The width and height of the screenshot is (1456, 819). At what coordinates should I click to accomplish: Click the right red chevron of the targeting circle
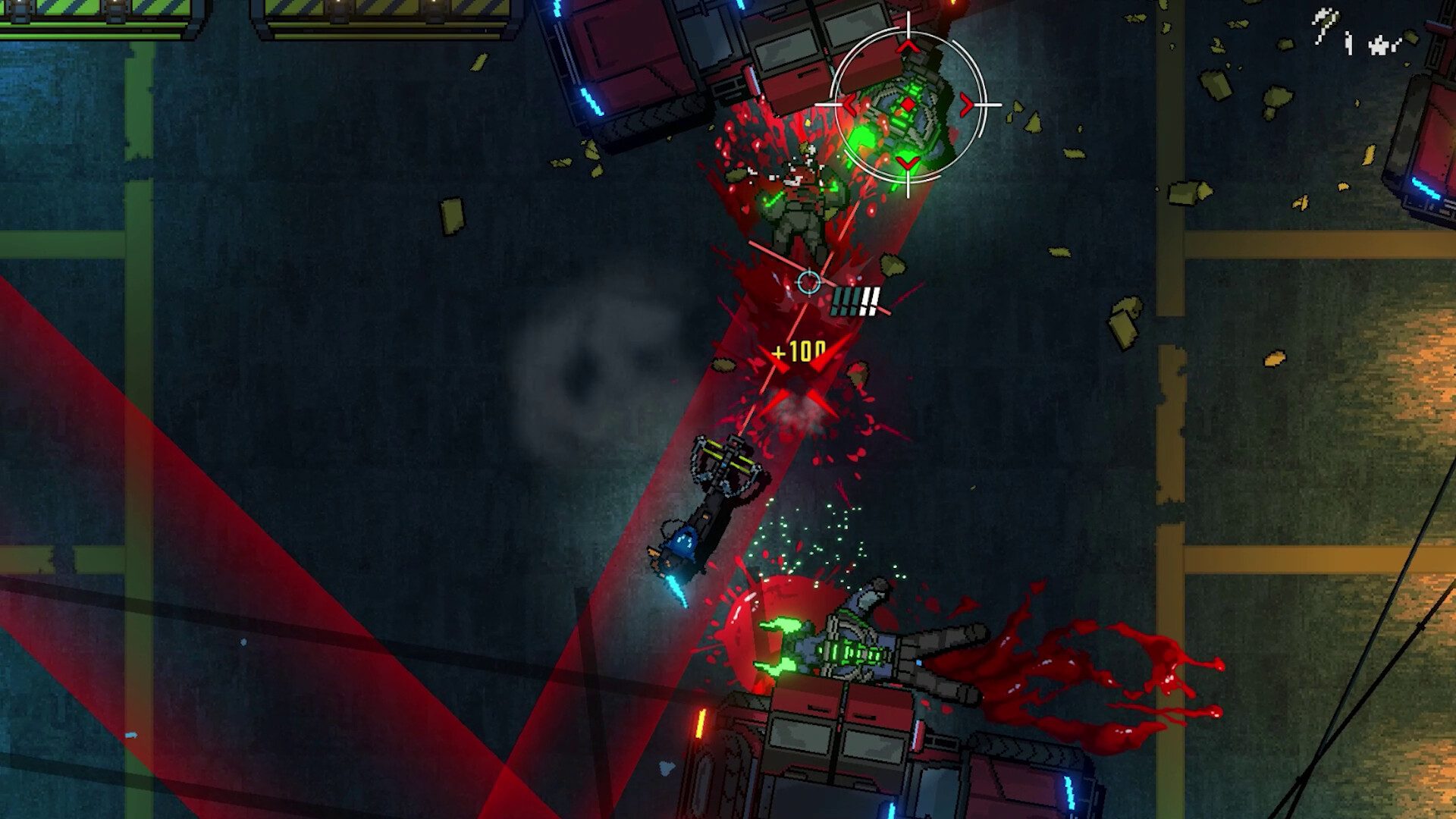[x=965, y=103]
